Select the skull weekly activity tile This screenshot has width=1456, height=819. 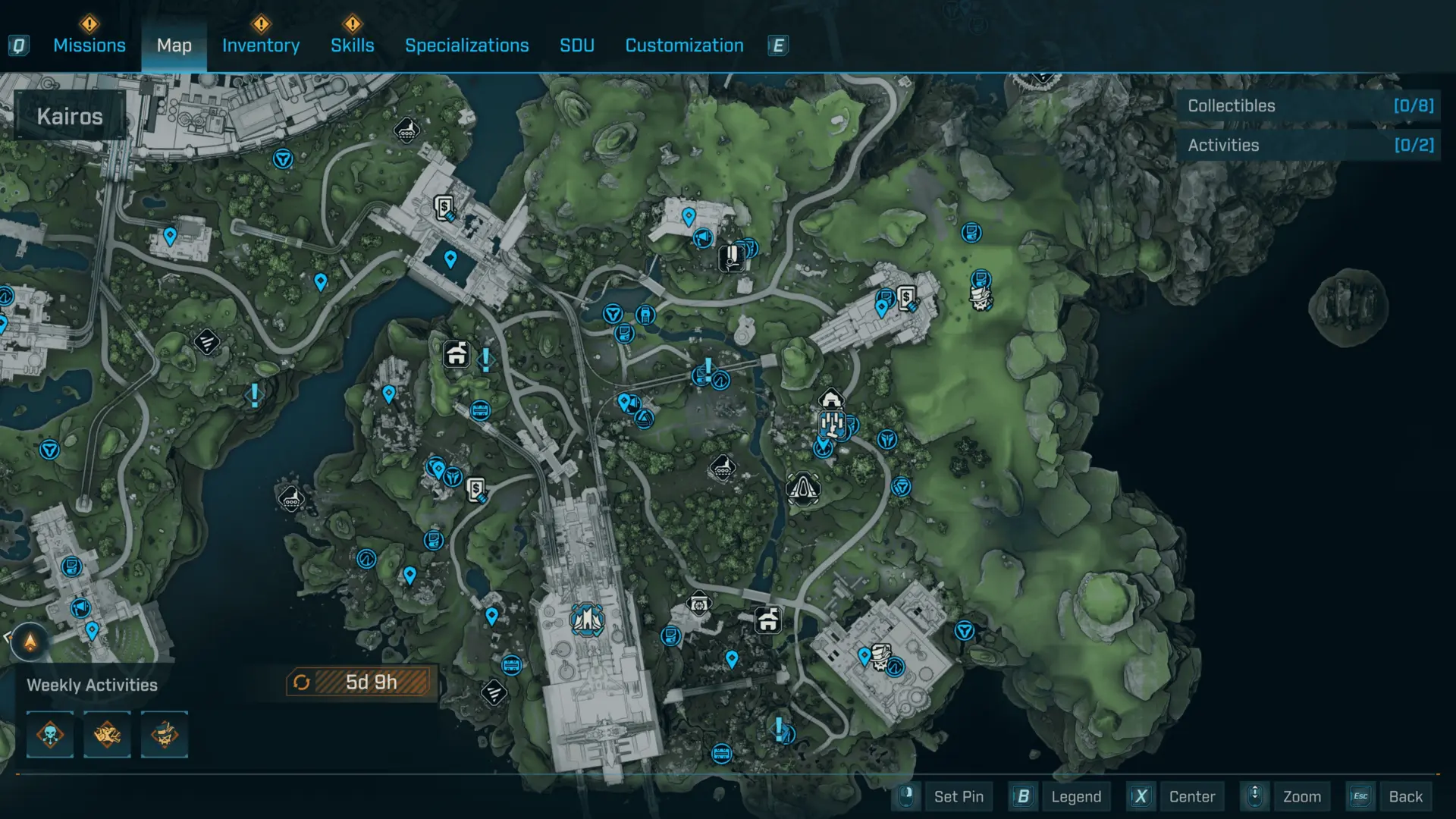[x=50, y=734]
